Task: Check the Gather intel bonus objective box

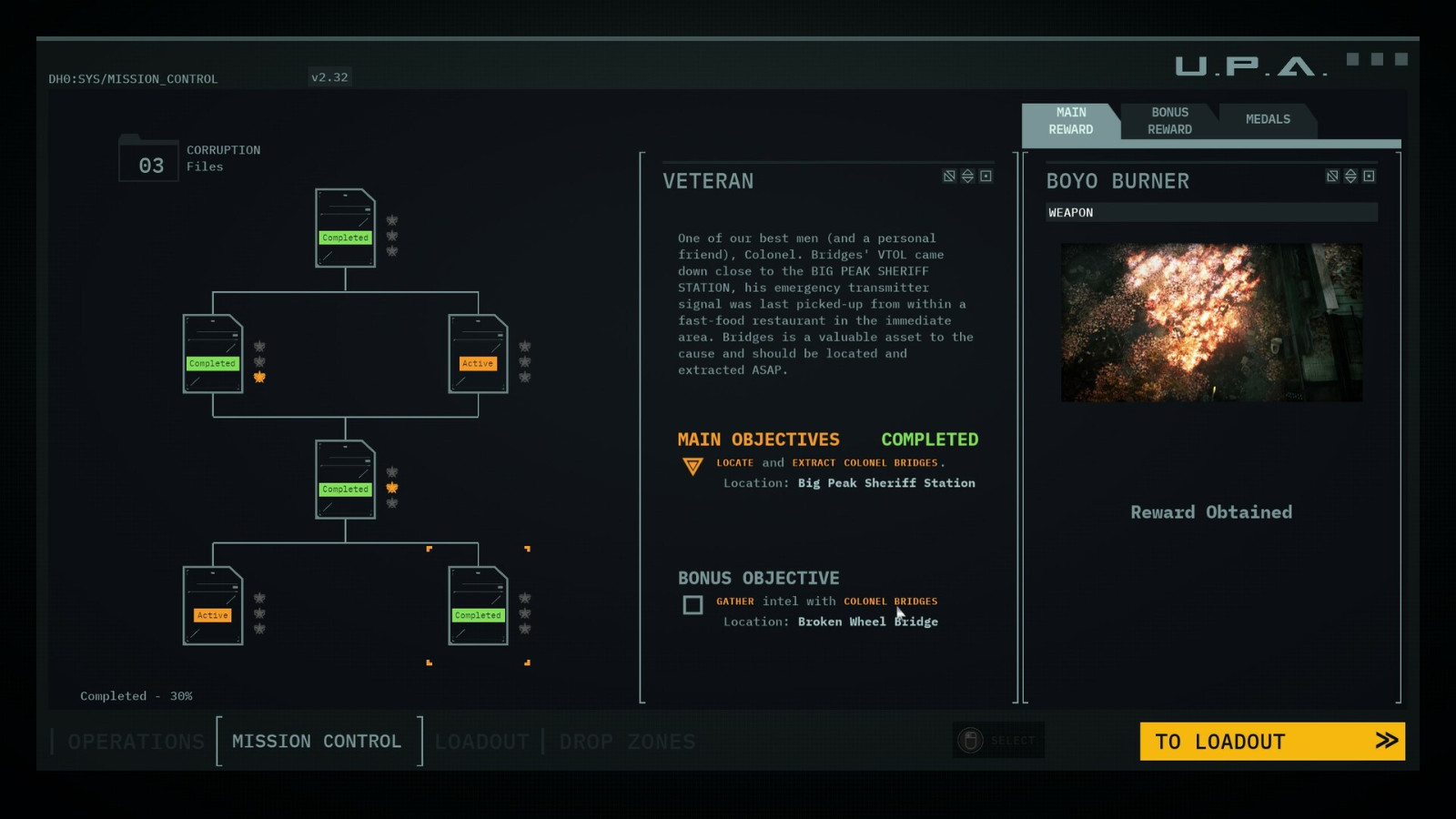Action: (692, 605)
